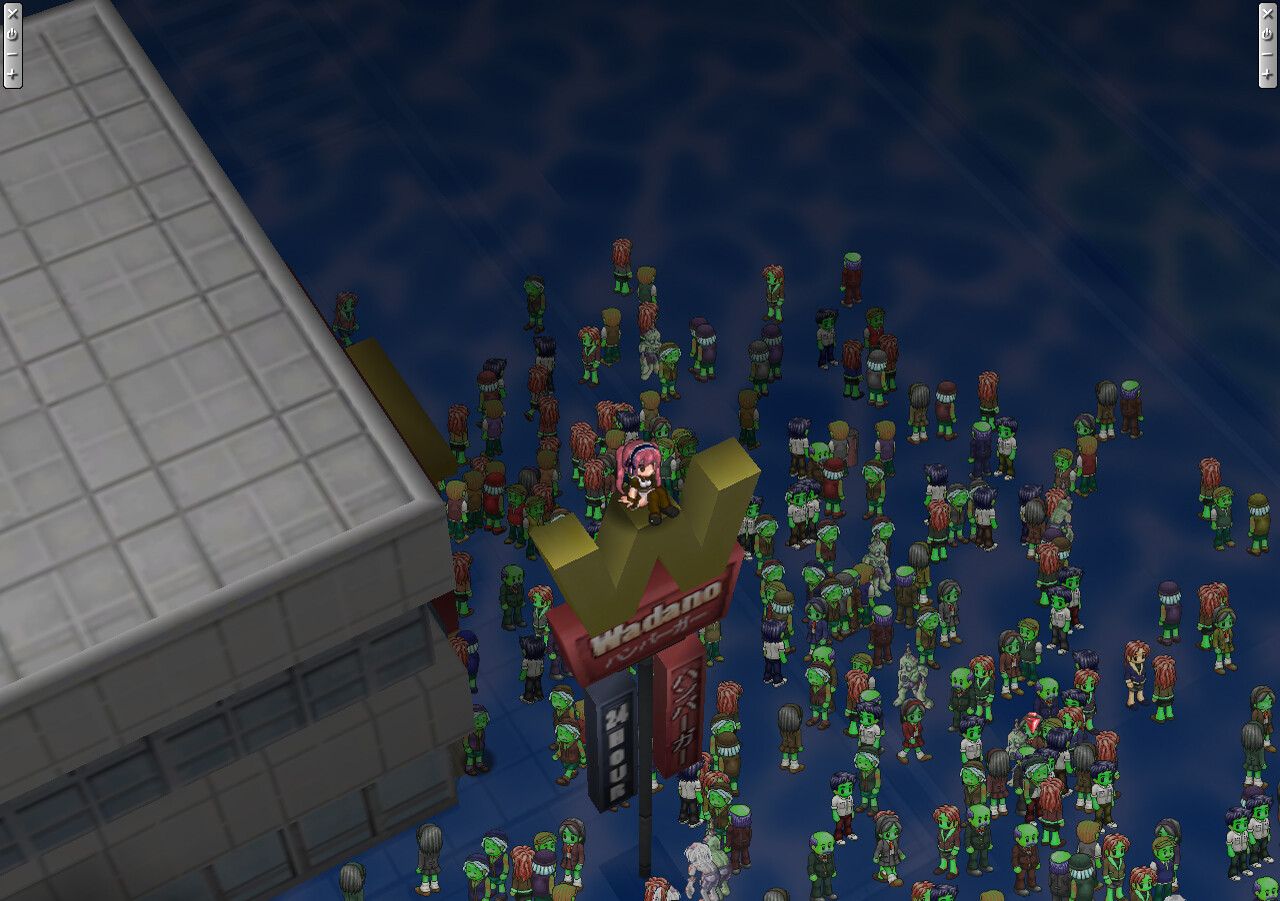
Task: Click the X icon on the left widget
Action: pyautogui.click(x=13, y=14)
